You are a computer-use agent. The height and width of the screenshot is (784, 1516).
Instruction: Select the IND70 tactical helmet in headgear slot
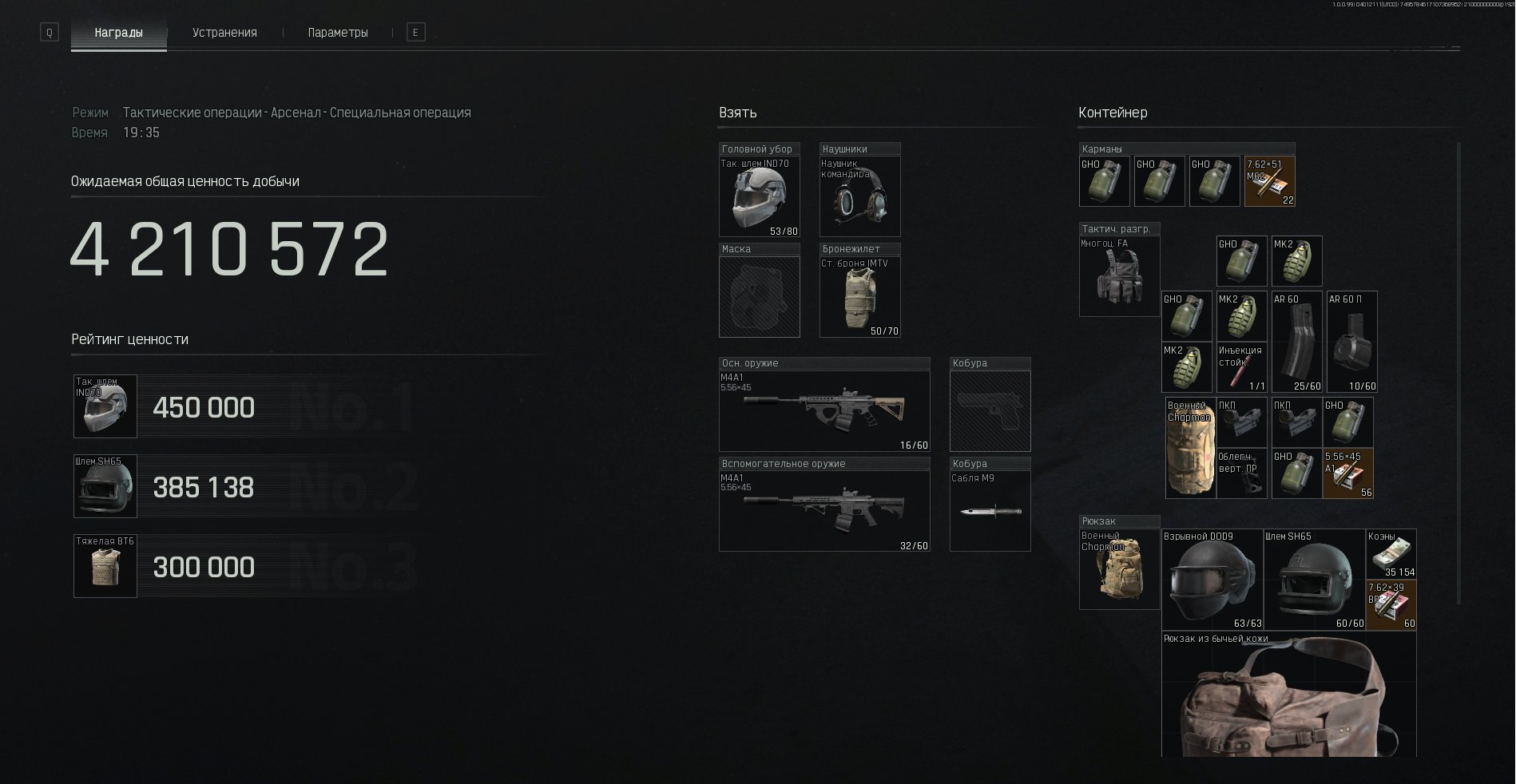[759, 197]
